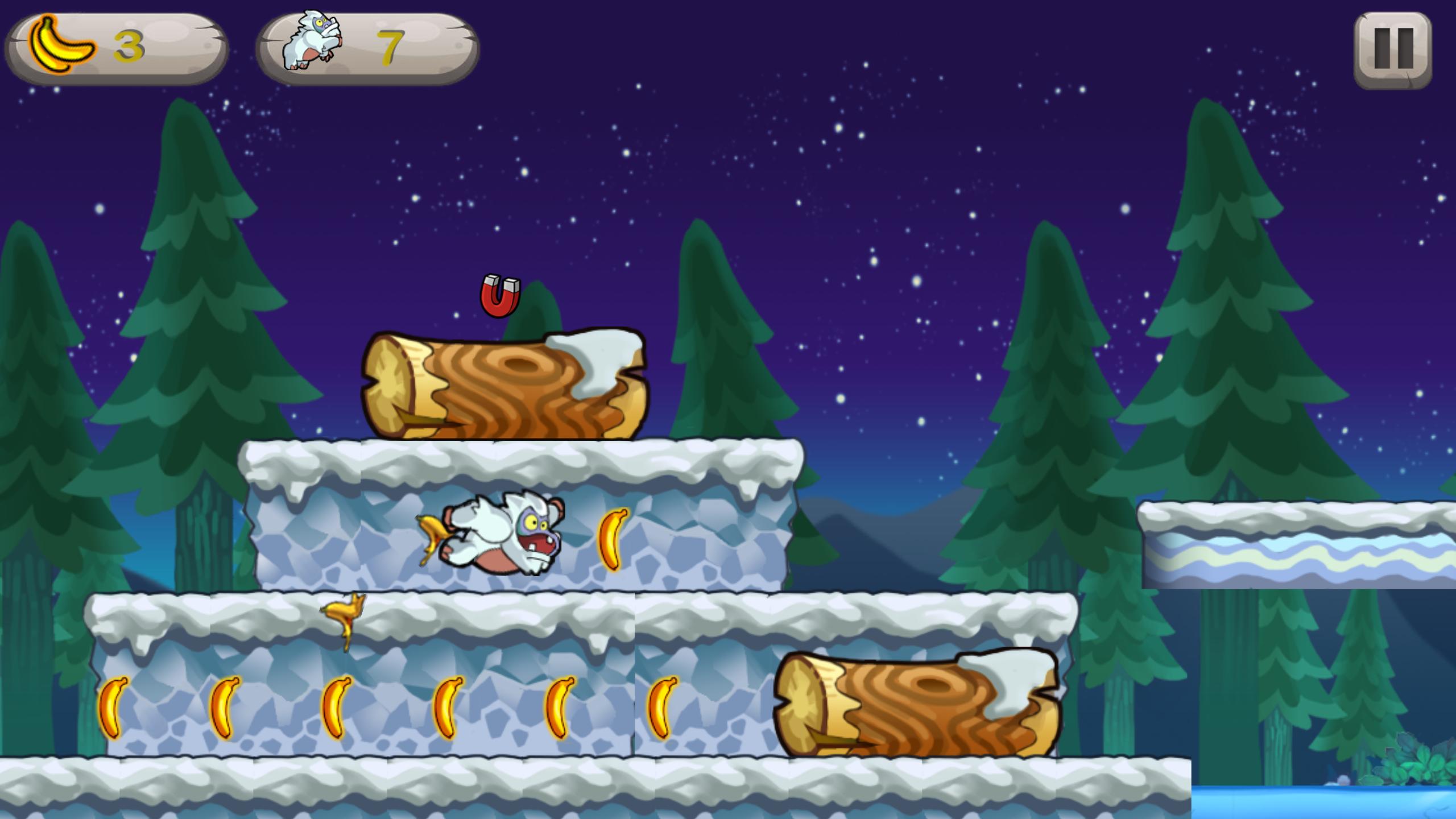Select the yeti counter icon
The image size is (1456, 819).
310,43
